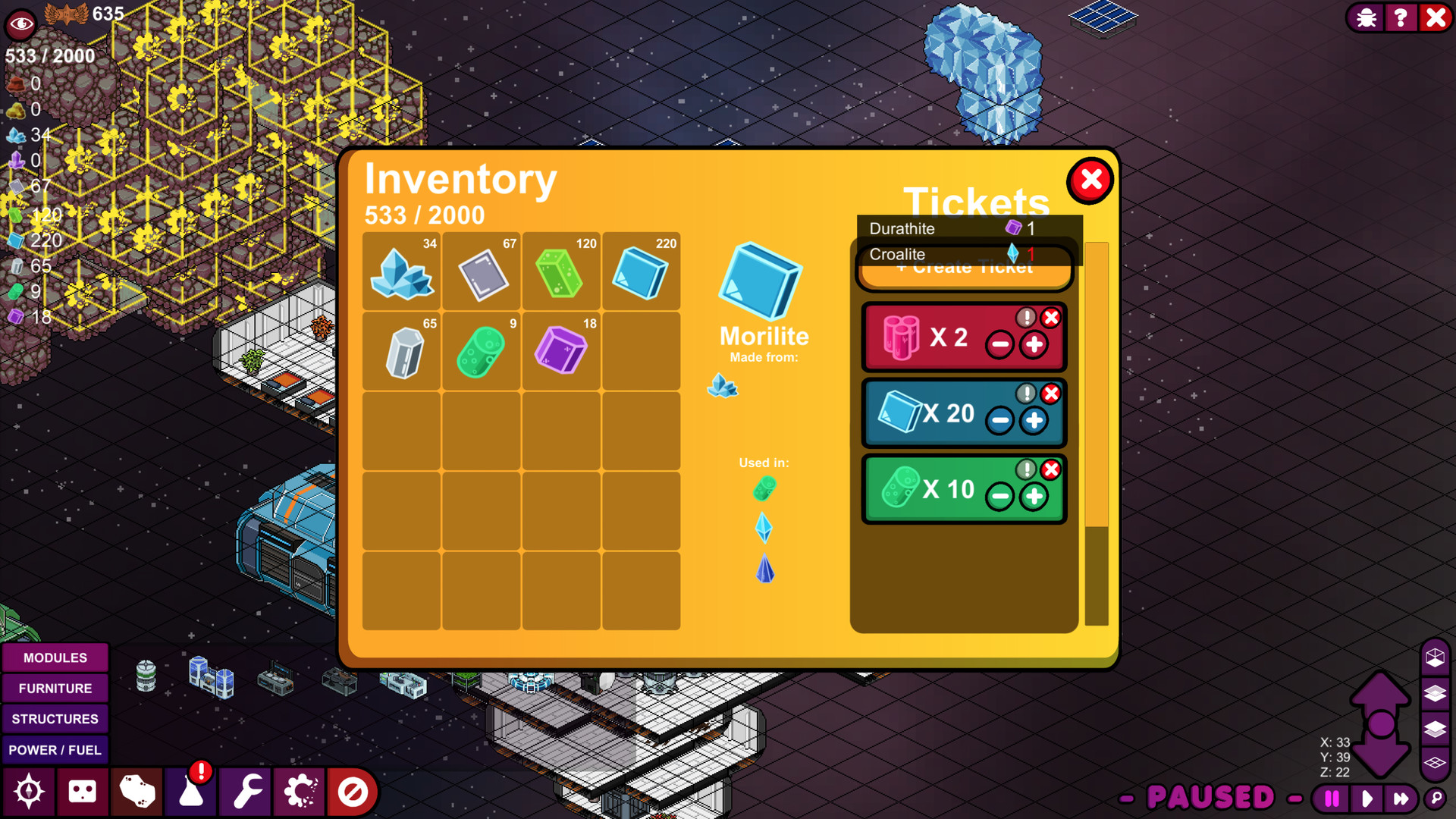Open the POWER / FUEL menu

(55, 749)
